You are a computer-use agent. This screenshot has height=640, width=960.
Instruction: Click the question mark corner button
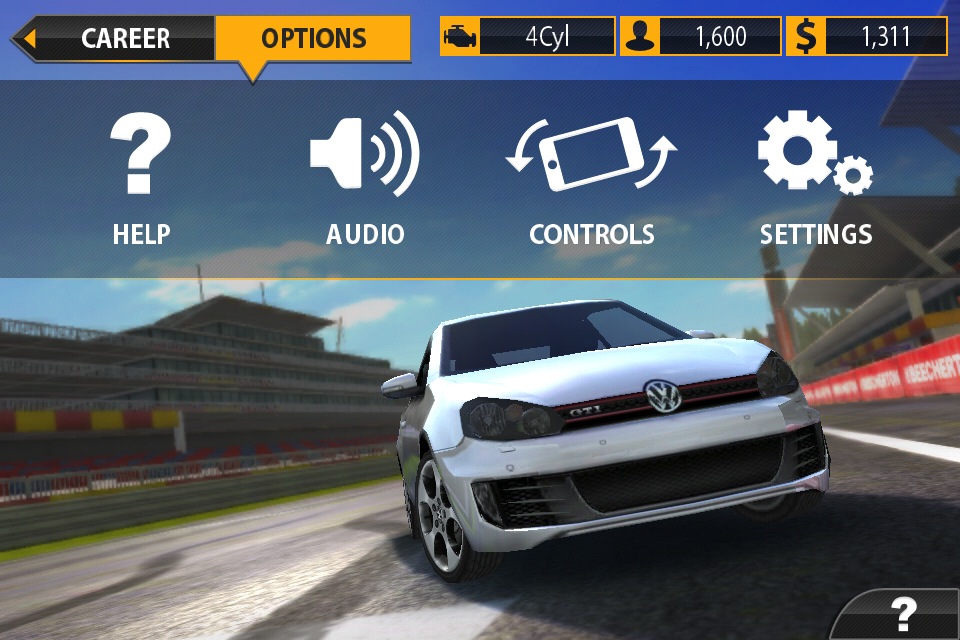pos(903,612)
